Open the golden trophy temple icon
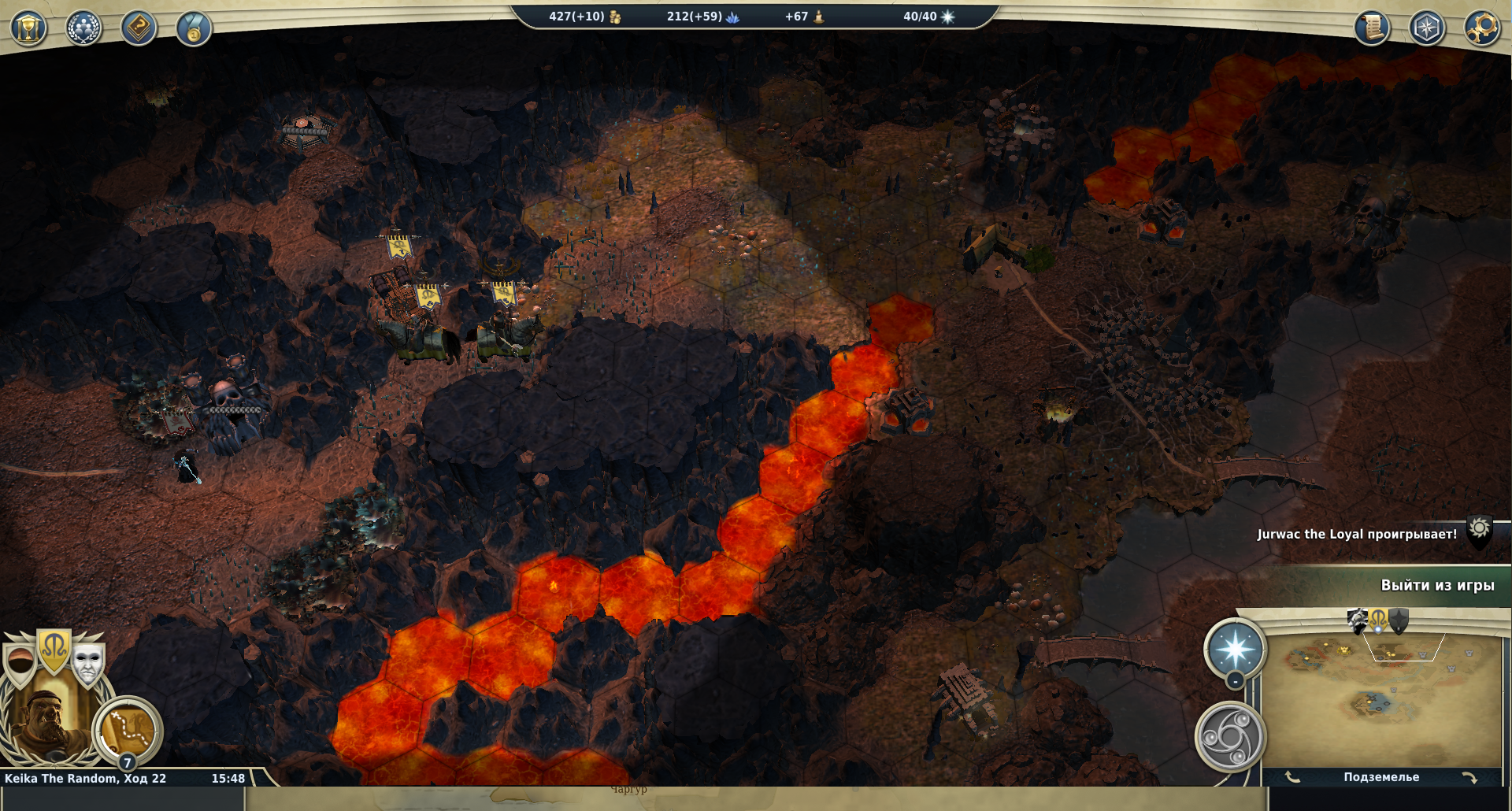The width and height of the screenshot is (1512, 811). pos(28,29)
